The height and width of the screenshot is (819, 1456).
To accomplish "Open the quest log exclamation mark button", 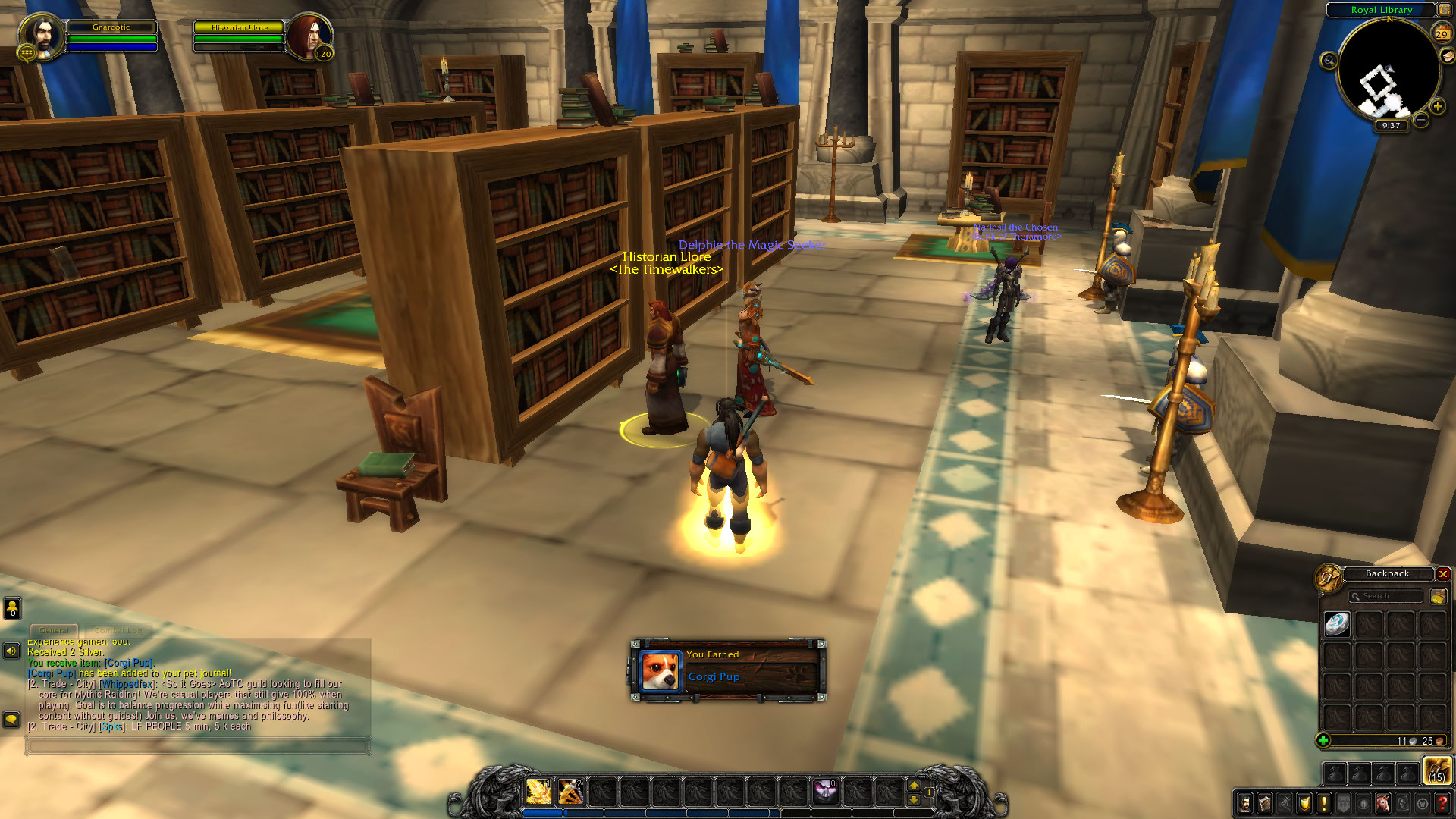I will point(1324,803).
